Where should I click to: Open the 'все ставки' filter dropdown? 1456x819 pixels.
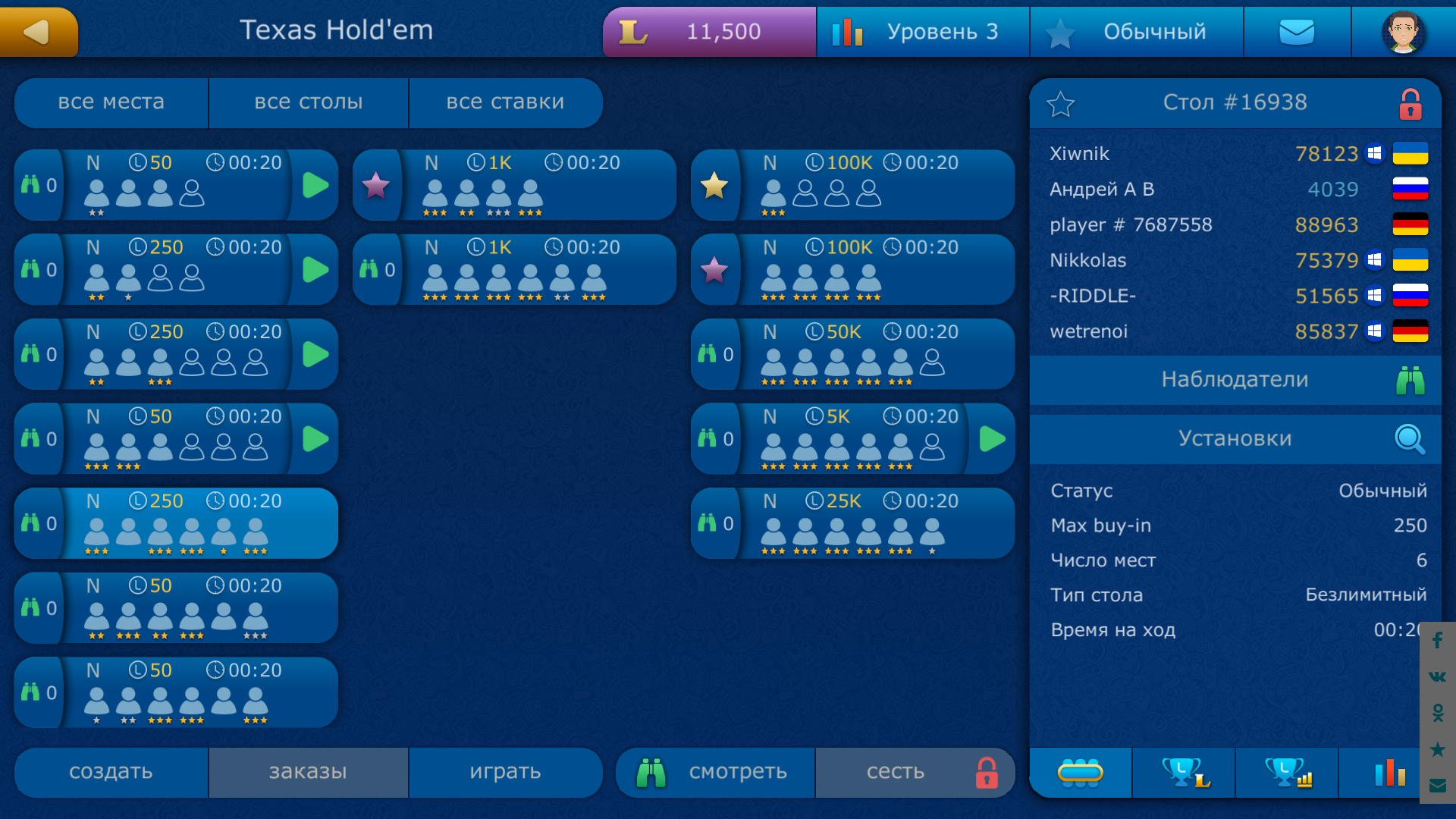point(505,102)
